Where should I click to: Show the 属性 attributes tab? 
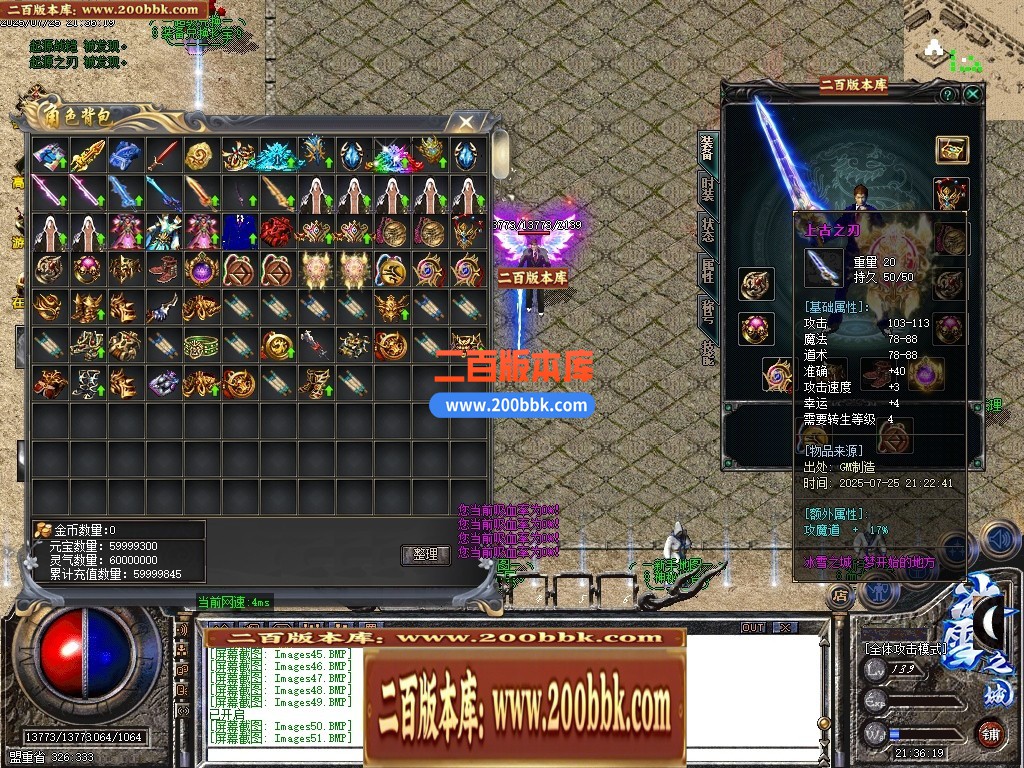click(x=707, y=269)
